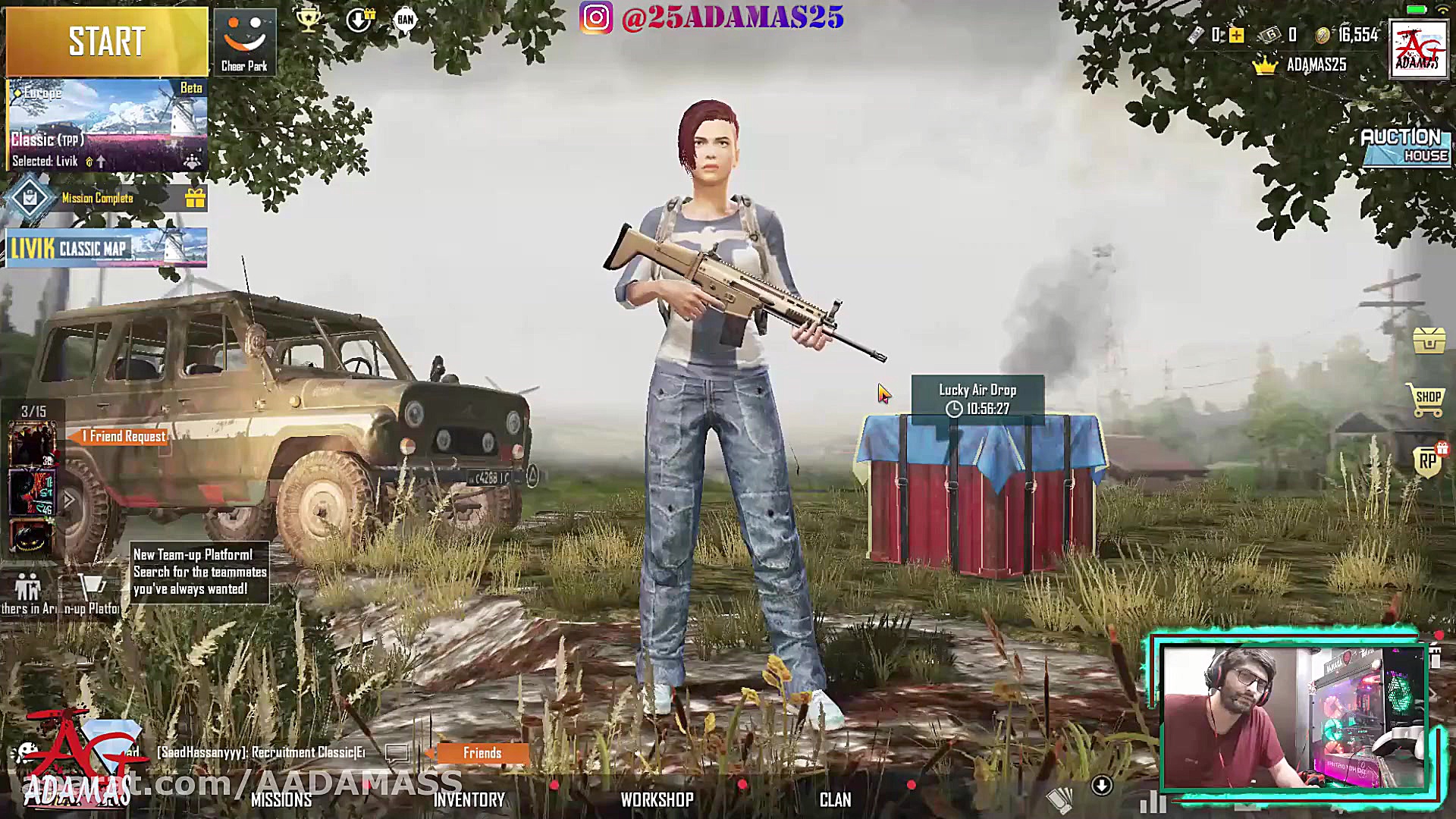Open the treasure crate icon

click(1429, 340)
